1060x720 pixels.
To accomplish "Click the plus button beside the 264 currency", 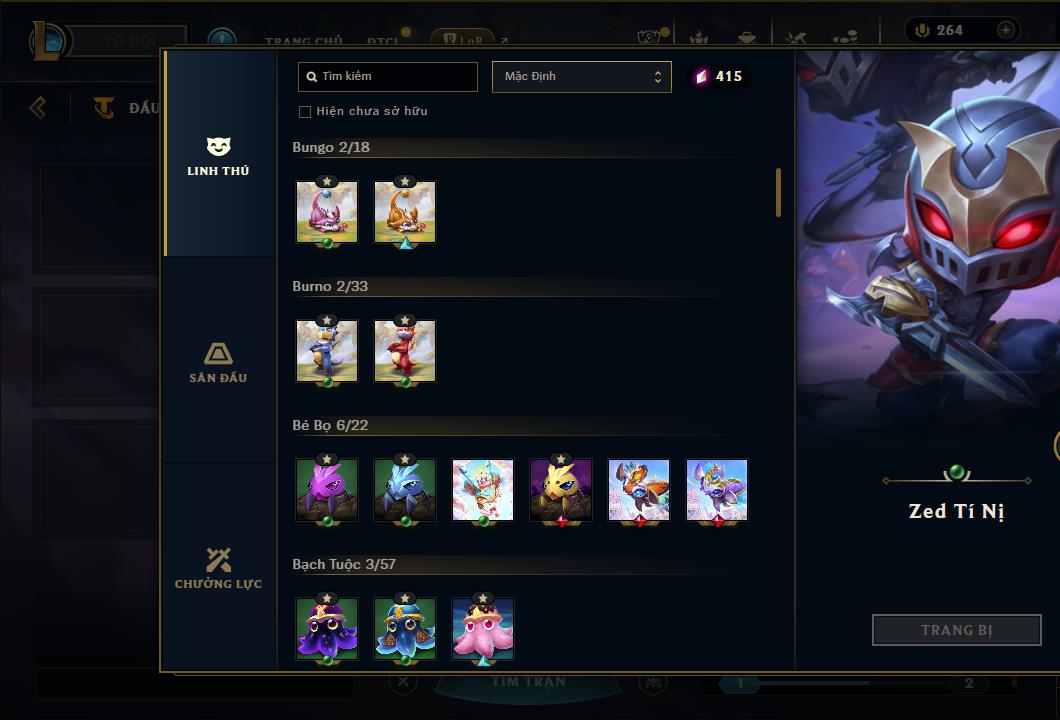I will pyautogui.click(x=1005, y=30).
